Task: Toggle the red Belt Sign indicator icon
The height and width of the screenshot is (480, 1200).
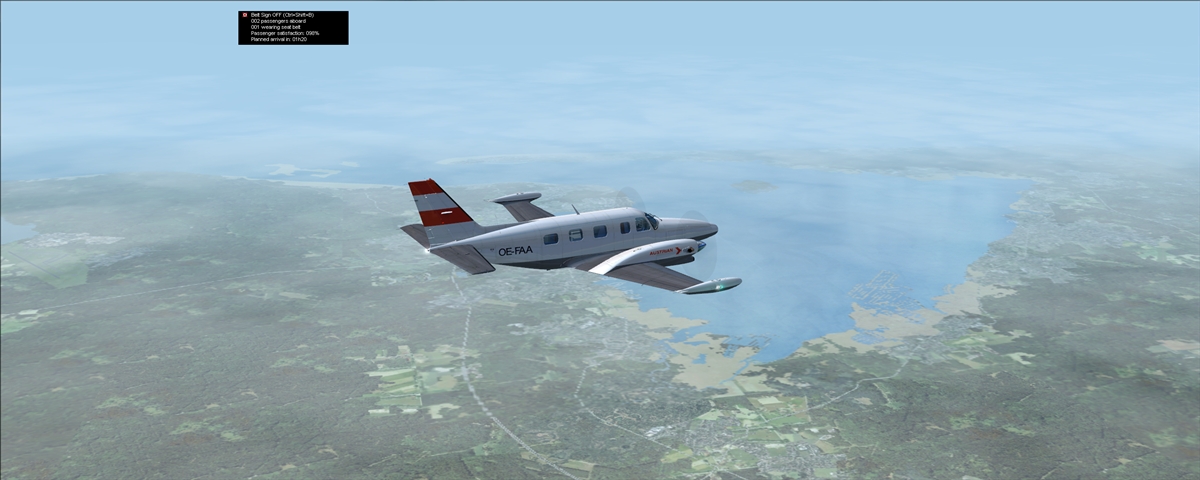Action: (x=244, y=15)
